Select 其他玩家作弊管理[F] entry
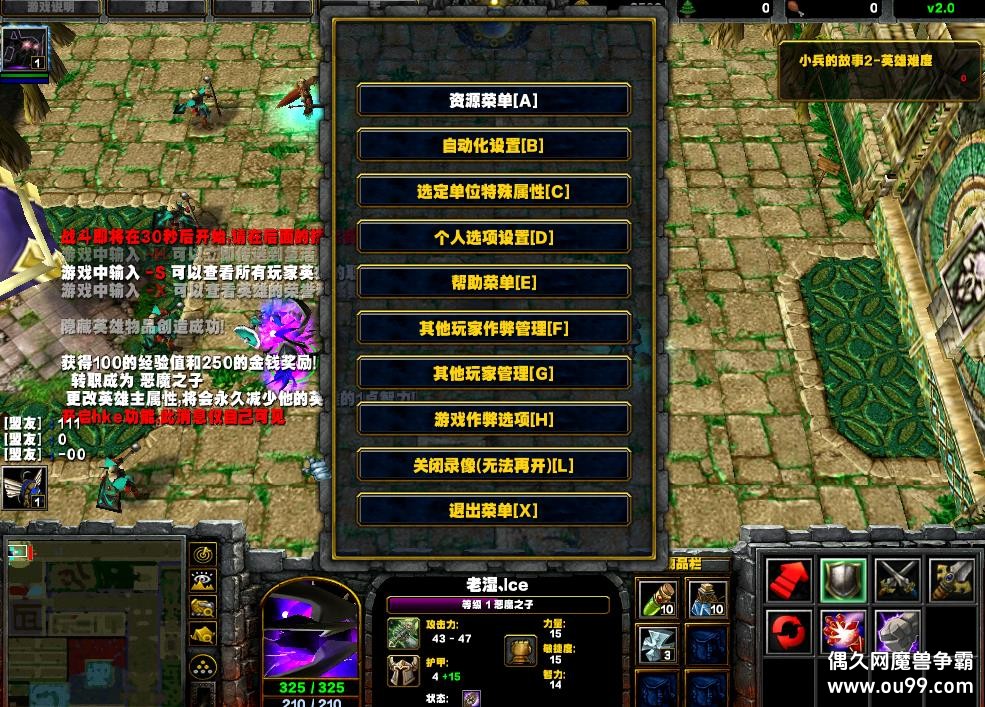Image resolution: width=985 pixels, height=707 pixels. [494, 328]
